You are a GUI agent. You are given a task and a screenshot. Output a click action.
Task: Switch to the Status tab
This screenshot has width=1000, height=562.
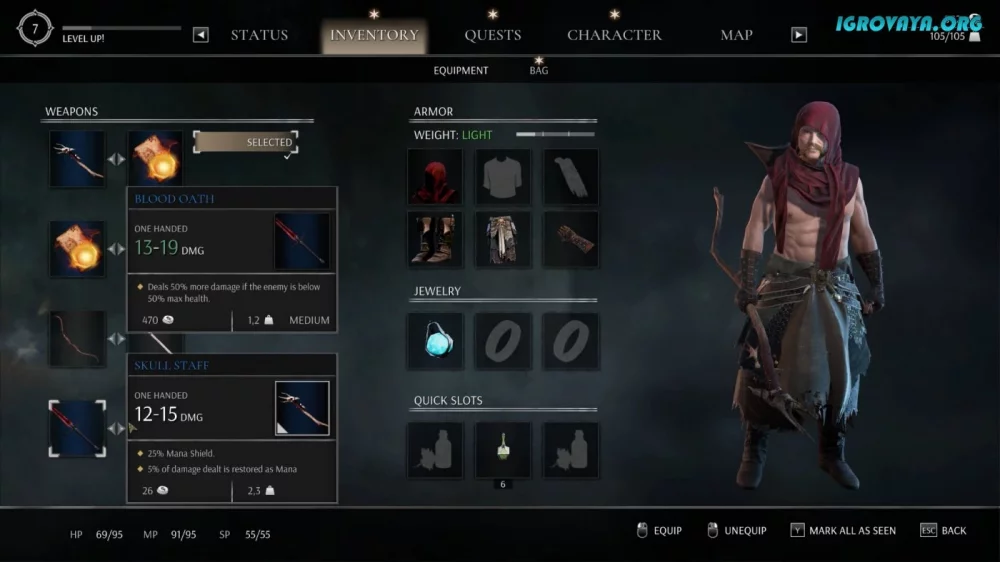tap(259, 35)
